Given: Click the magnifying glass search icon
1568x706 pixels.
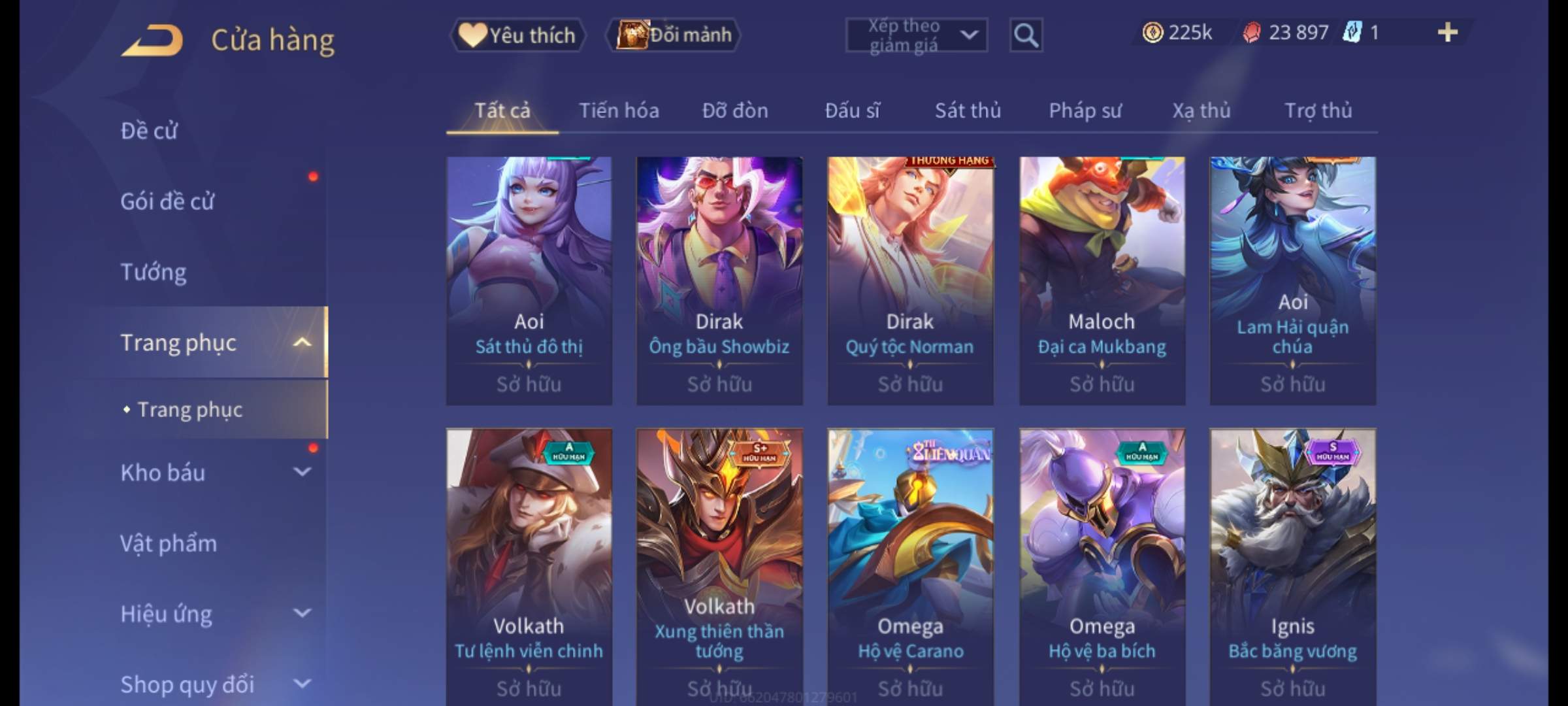Looking at the screenshot, I should click(x=1026, y=35).
